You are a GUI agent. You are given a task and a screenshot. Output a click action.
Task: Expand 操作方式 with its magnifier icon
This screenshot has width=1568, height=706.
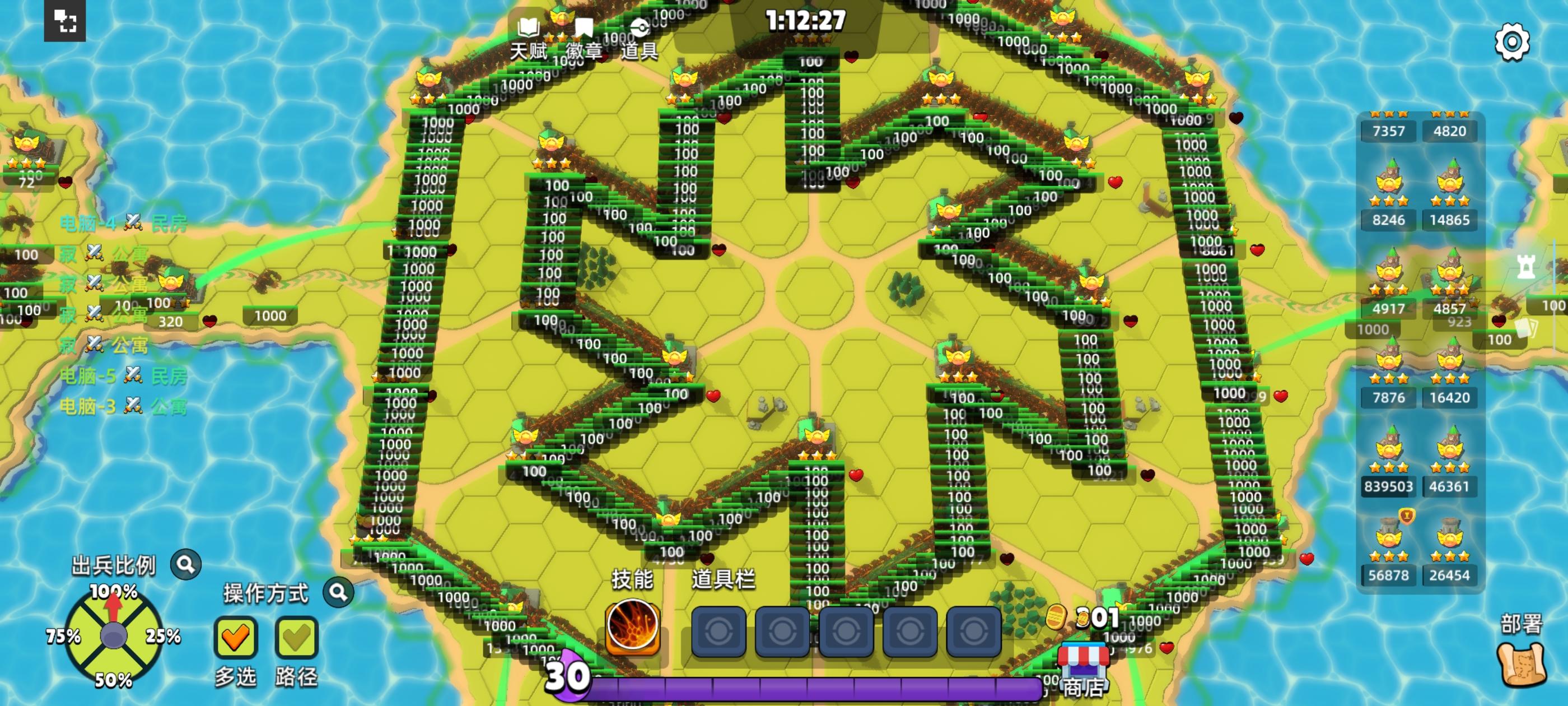point(338,592)
